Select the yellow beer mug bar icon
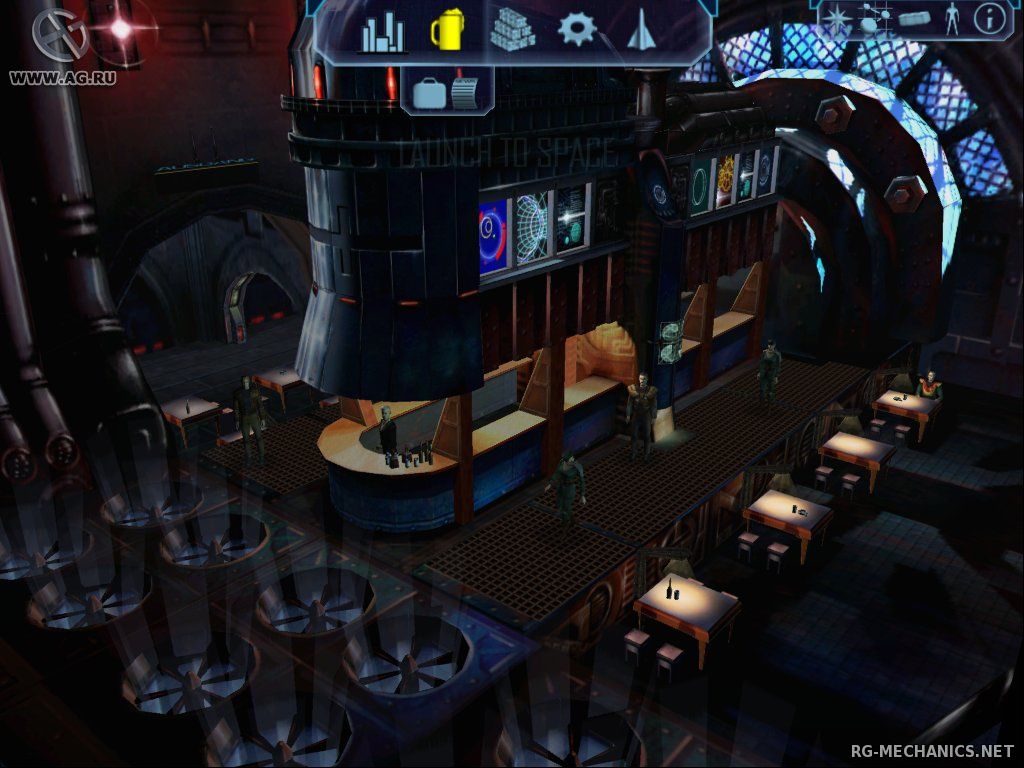 pos(446,31)
